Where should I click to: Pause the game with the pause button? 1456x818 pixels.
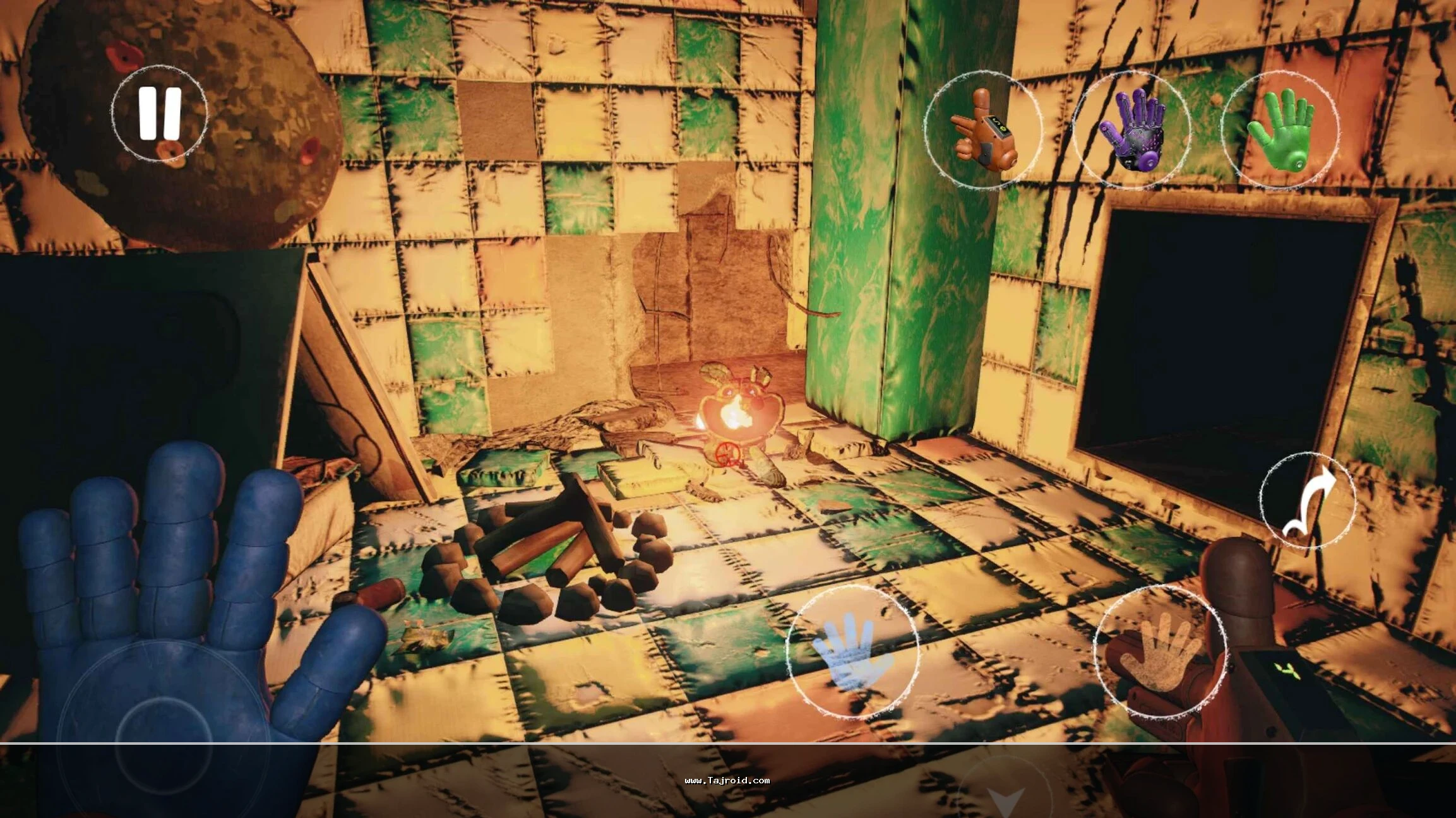(x=160, y=113)
